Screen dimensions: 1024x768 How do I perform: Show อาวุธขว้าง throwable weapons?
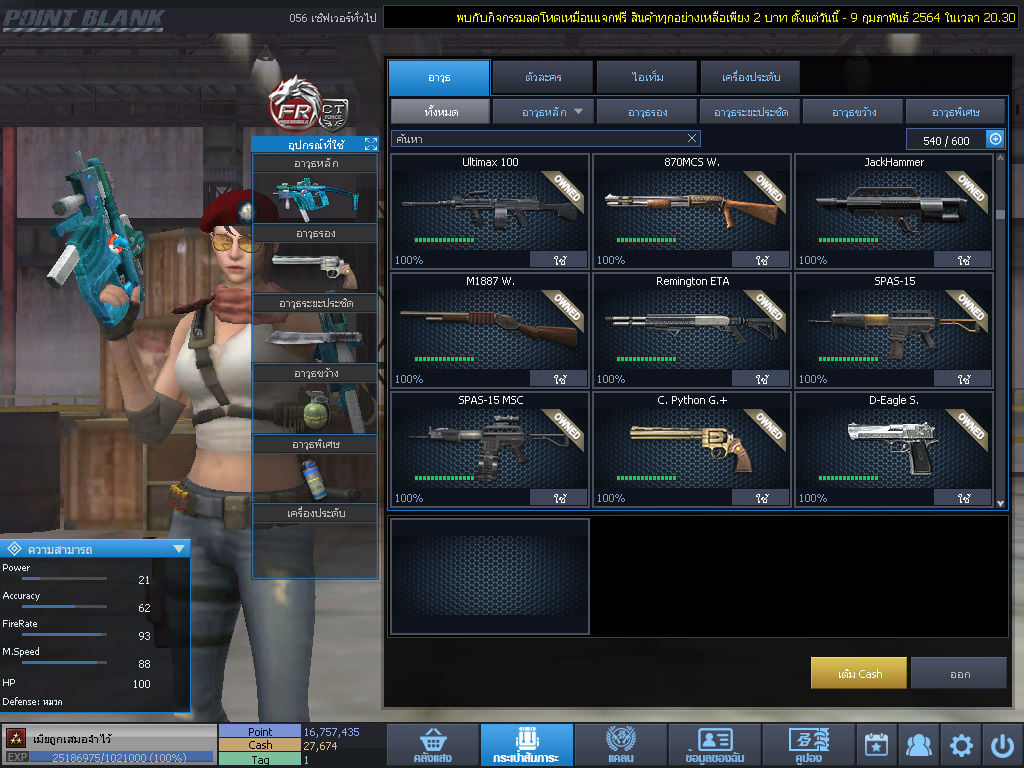click(x=852, y=112)
